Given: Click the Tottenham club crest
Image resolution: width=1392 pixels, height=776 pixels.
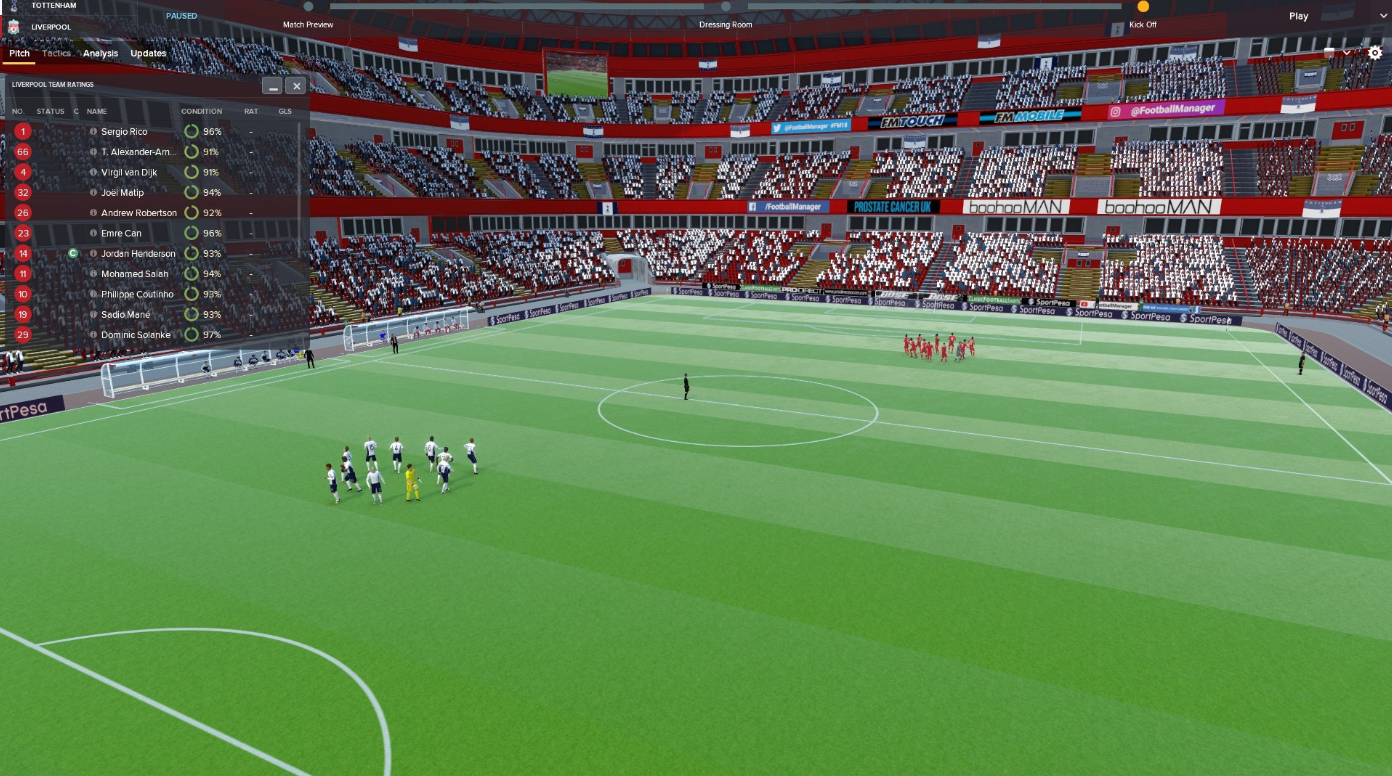Looking at the screenshot, I should [14, 5].
